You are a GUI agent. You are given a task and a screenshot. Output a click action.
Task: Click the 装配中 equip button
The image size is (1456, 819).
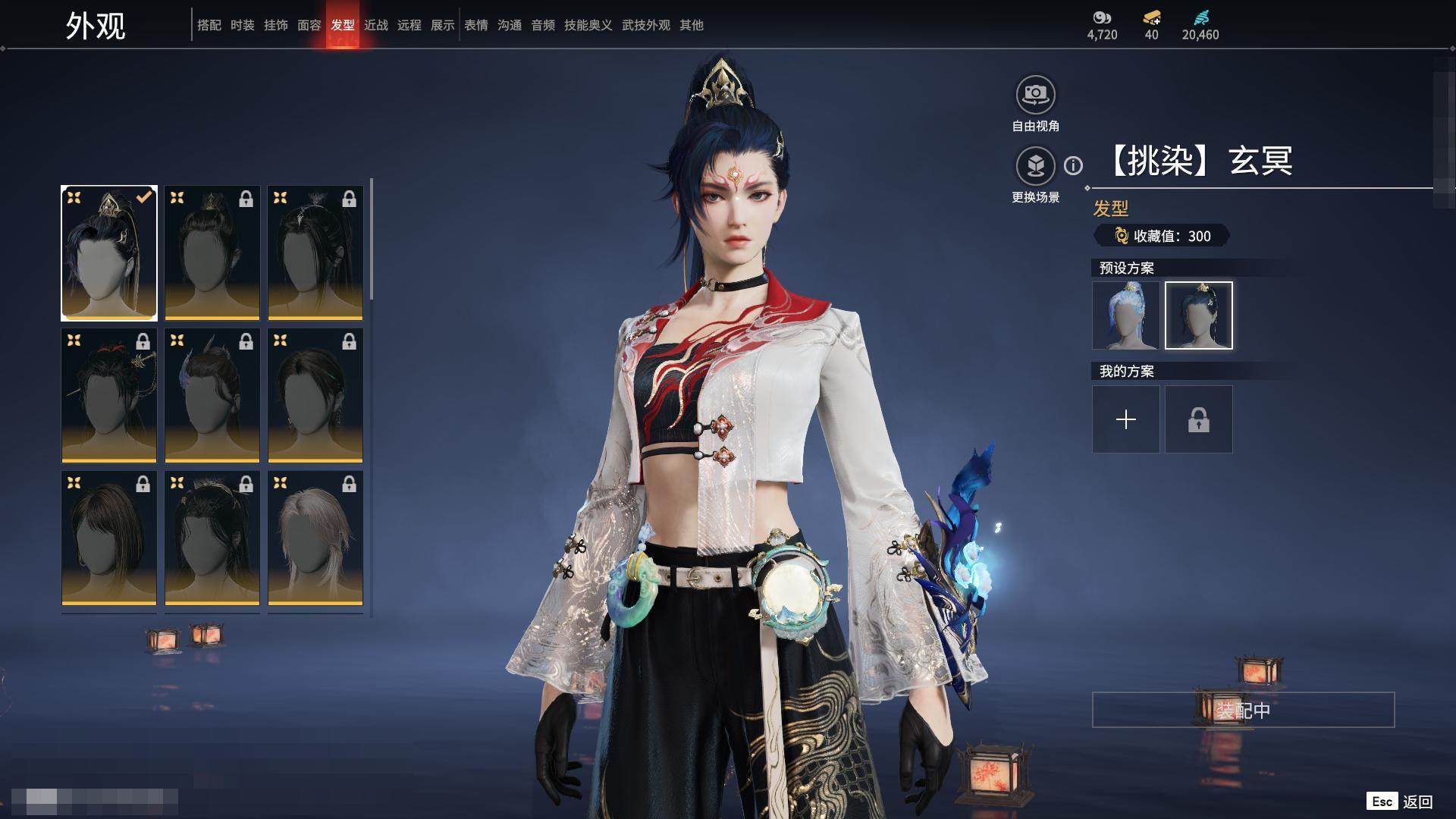coord(1243,710)
